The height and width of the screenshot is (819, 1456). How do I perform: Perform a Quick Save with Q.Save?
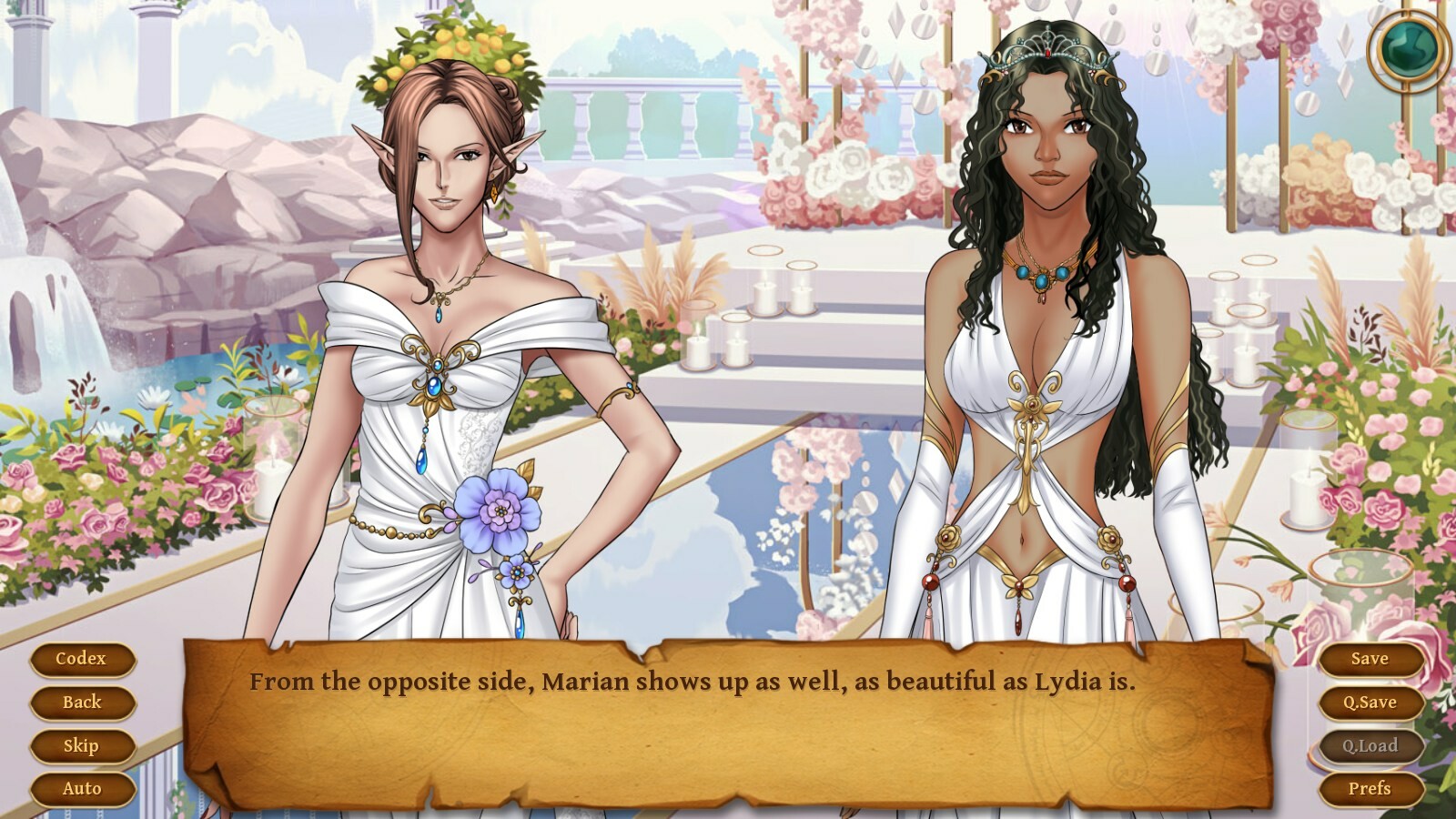1370,702
